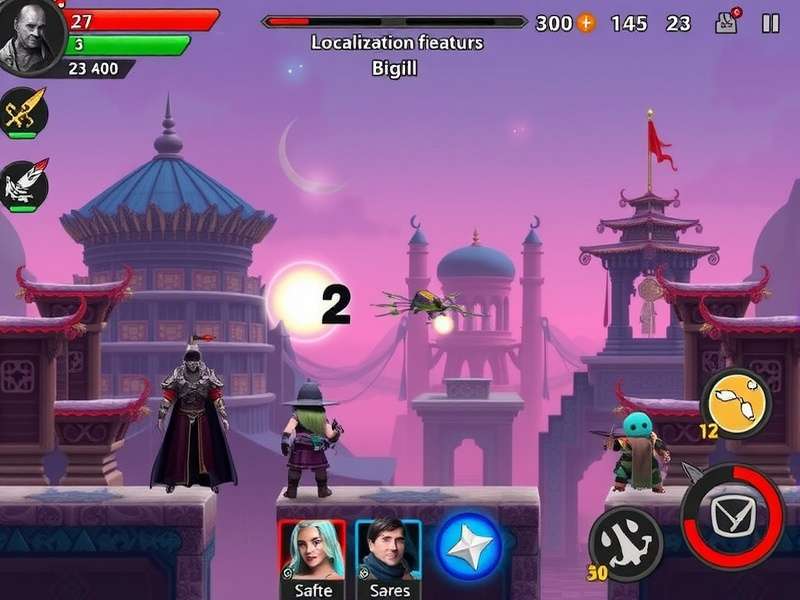The width and height of the screenshot is (800, 600).
Task: Pause the game
Action: 770,23
